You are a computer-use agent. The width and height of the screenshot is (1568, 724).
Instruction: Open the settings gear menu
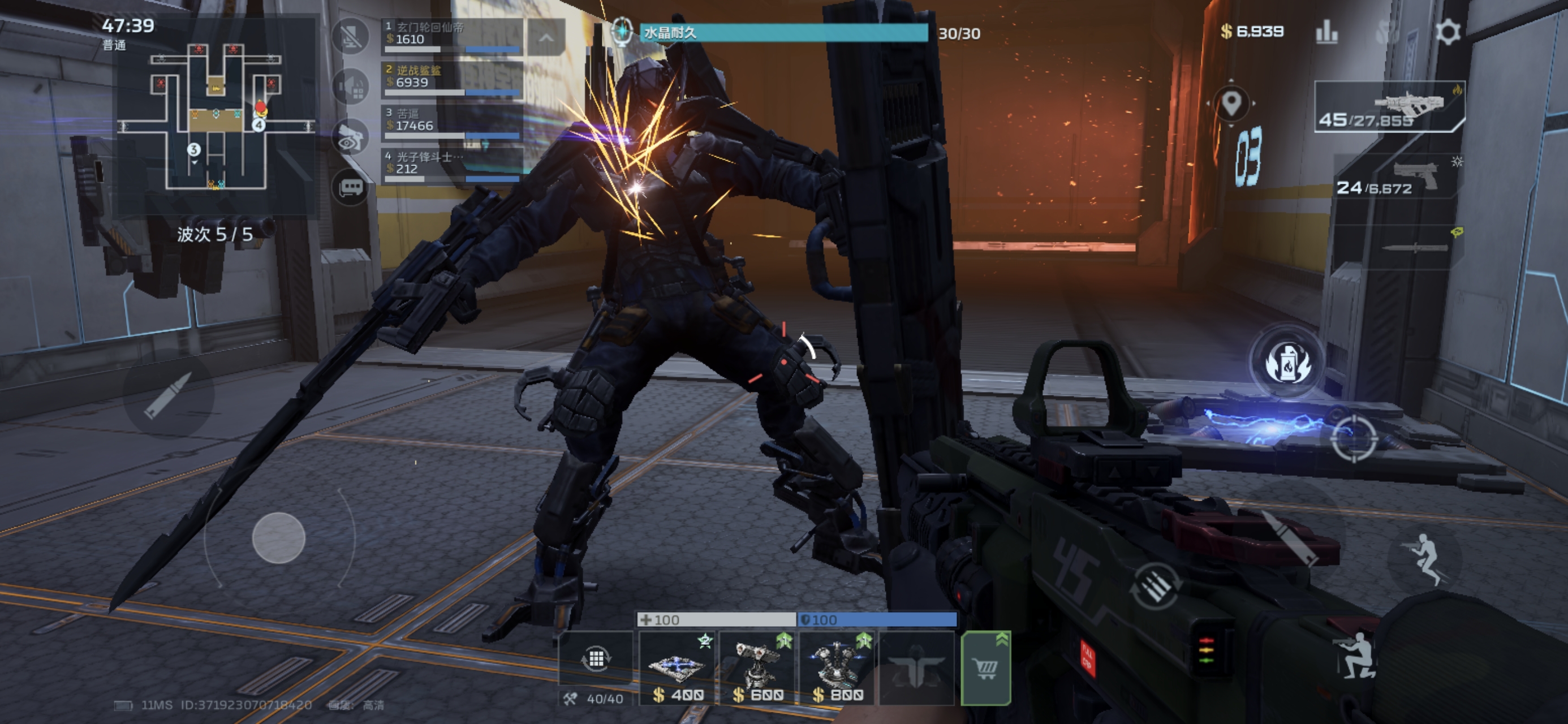(1447, 32)
